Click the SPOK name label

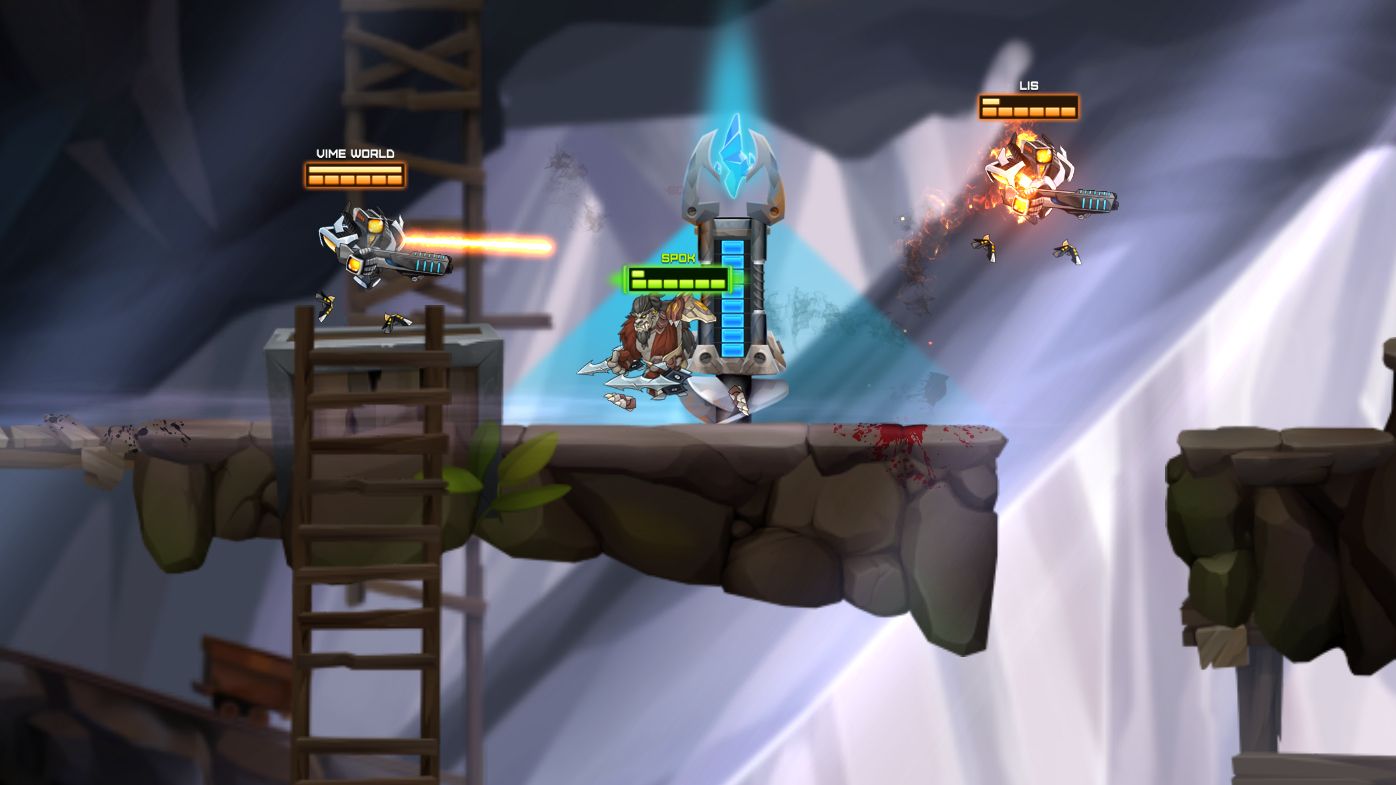[x=677, y=257]
